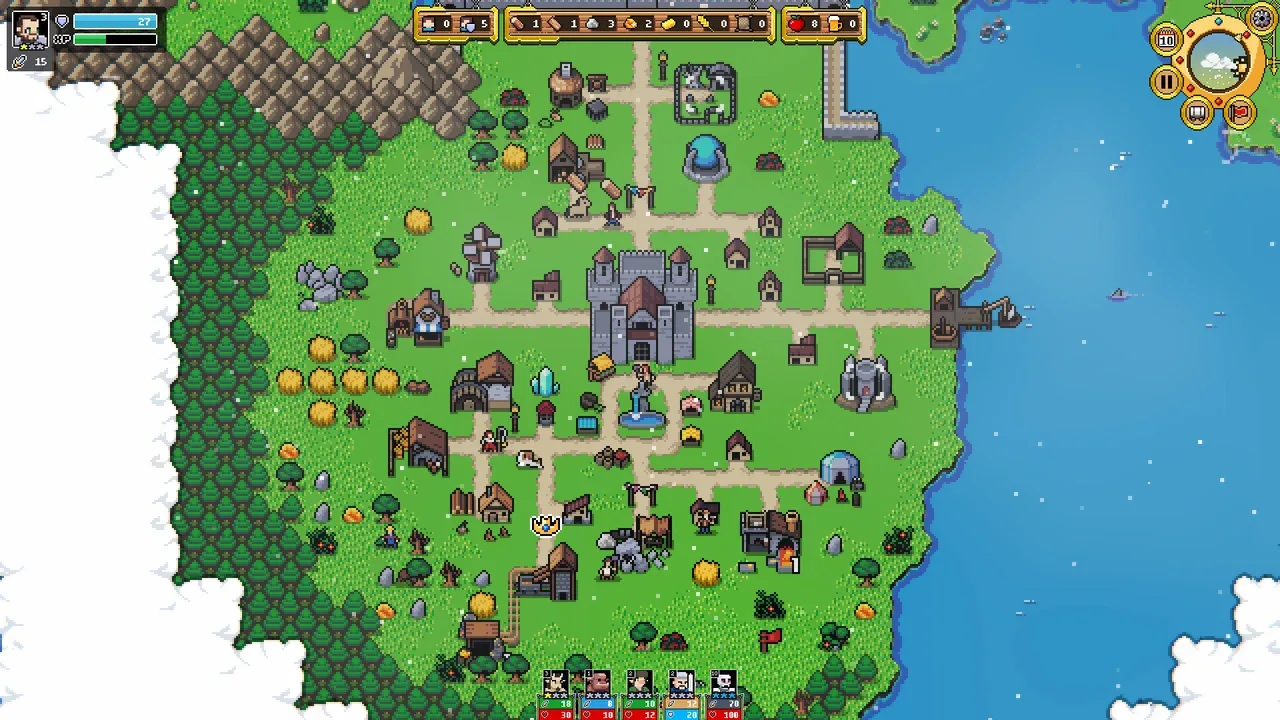Click the cloth sack resource icon
Image resolution: width=1280 pixels, height=720 pixels.
tap(744, 24)
